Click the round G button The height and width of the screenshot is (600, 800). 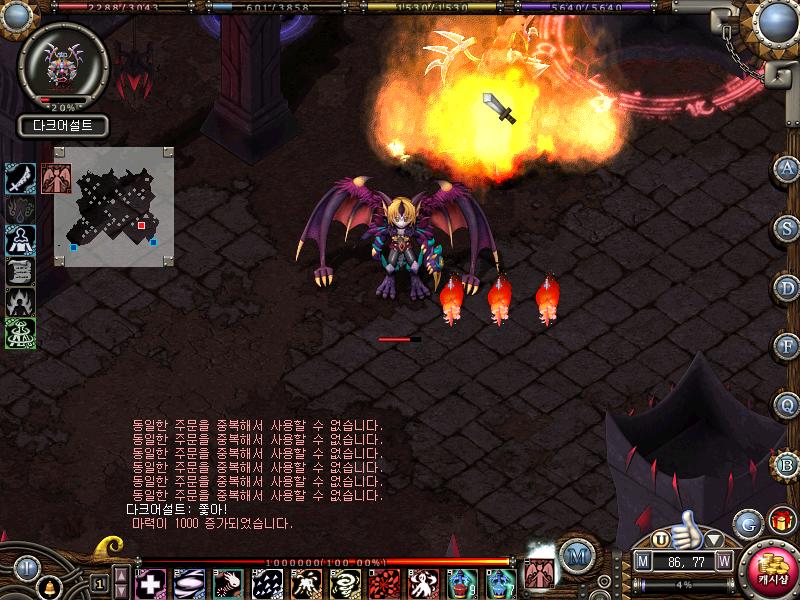[747, 523]
